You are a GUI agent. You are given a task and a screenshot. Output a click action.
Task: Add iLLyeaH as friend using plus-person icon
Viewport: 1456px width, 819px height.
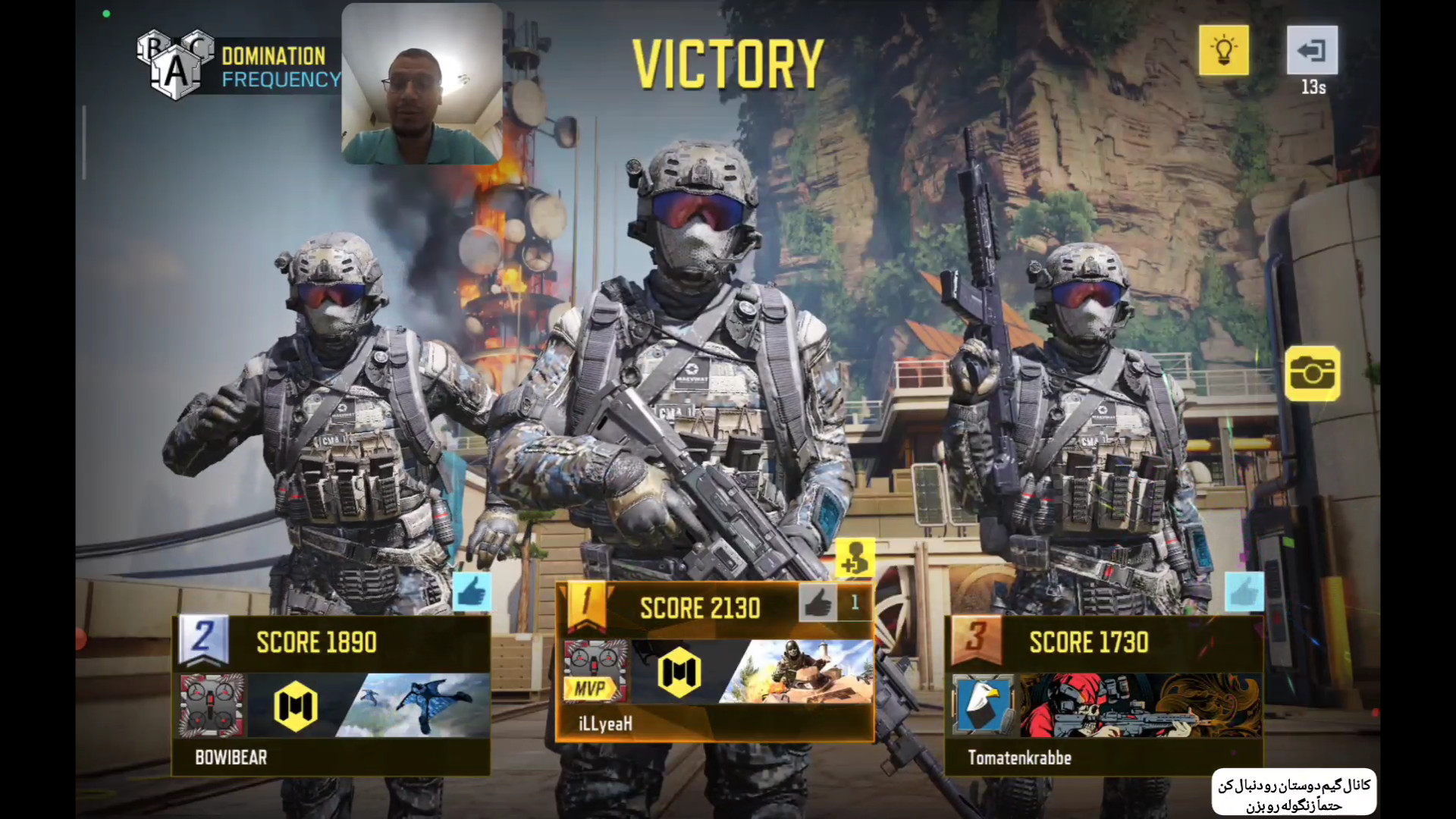[855, 558]
